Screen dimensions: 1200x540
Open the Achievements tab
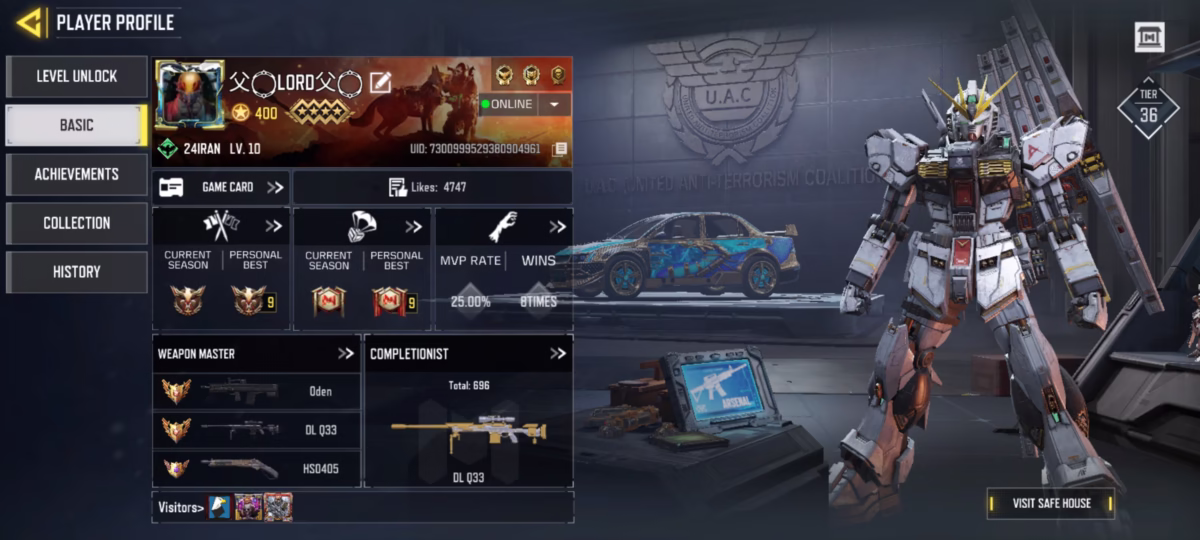coord(76,174)
